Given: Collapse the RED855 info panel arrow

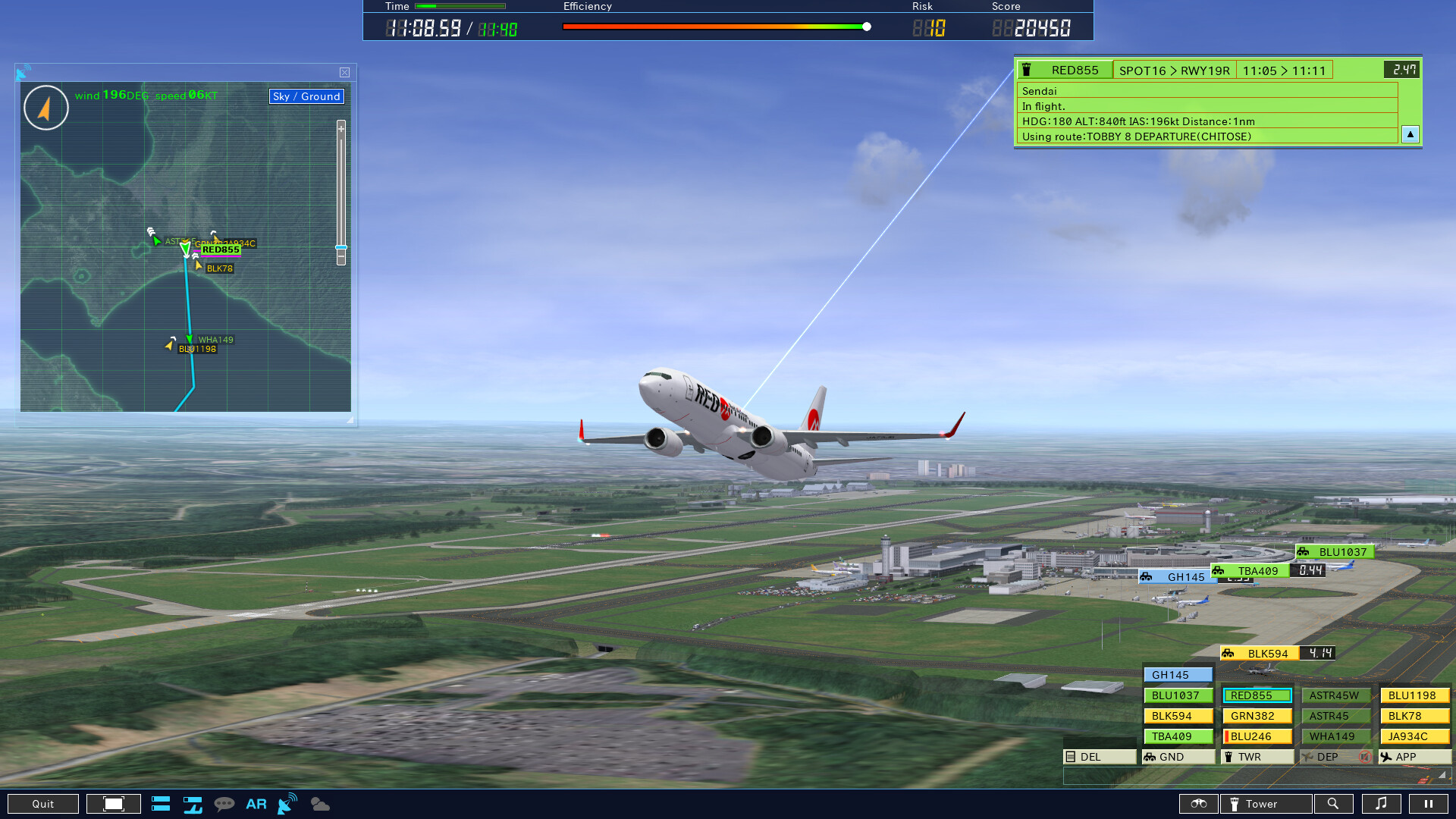Looking at the screenshot, I should [1410, 135].
